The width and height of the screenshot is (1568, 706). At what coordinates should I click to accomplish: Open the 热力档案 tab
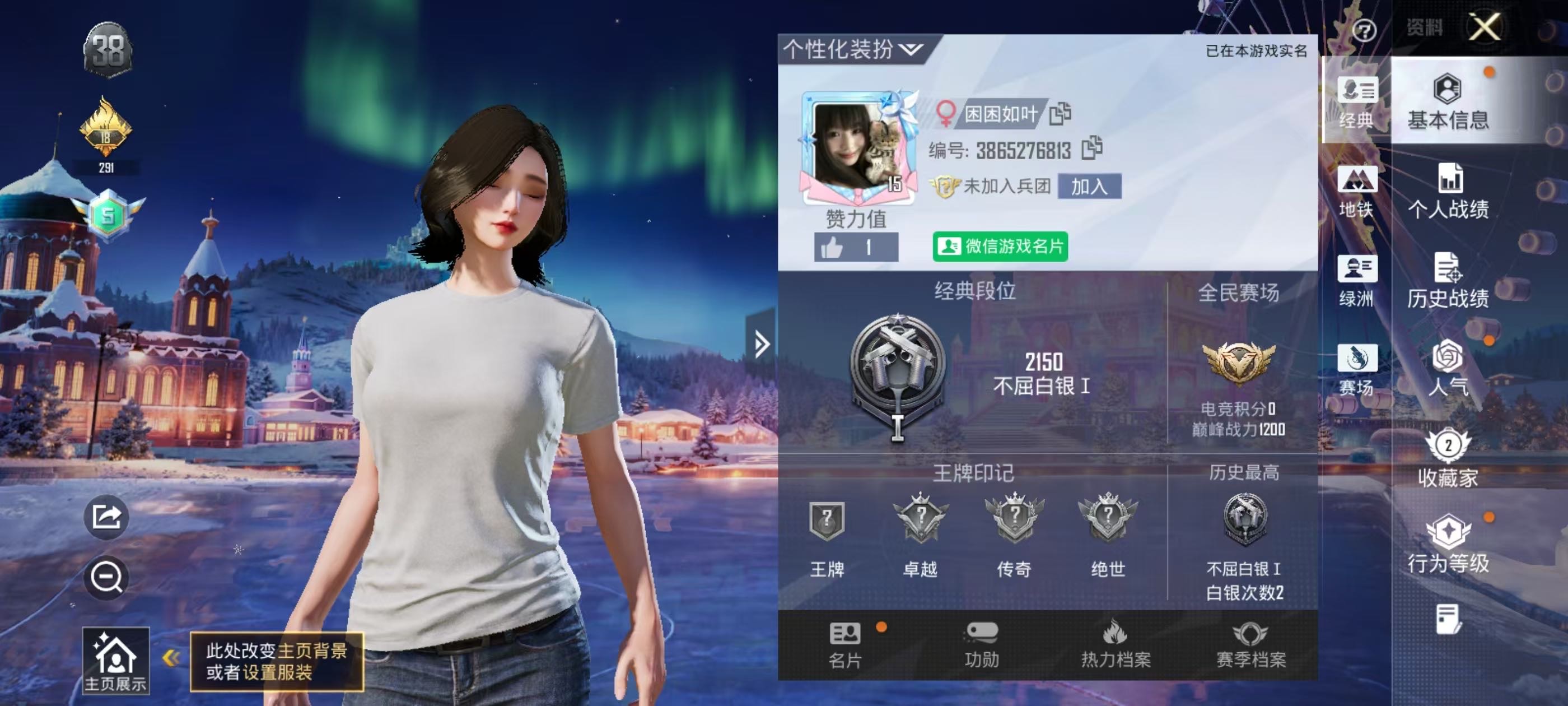pyautogui.click(x=1115, y=644)
